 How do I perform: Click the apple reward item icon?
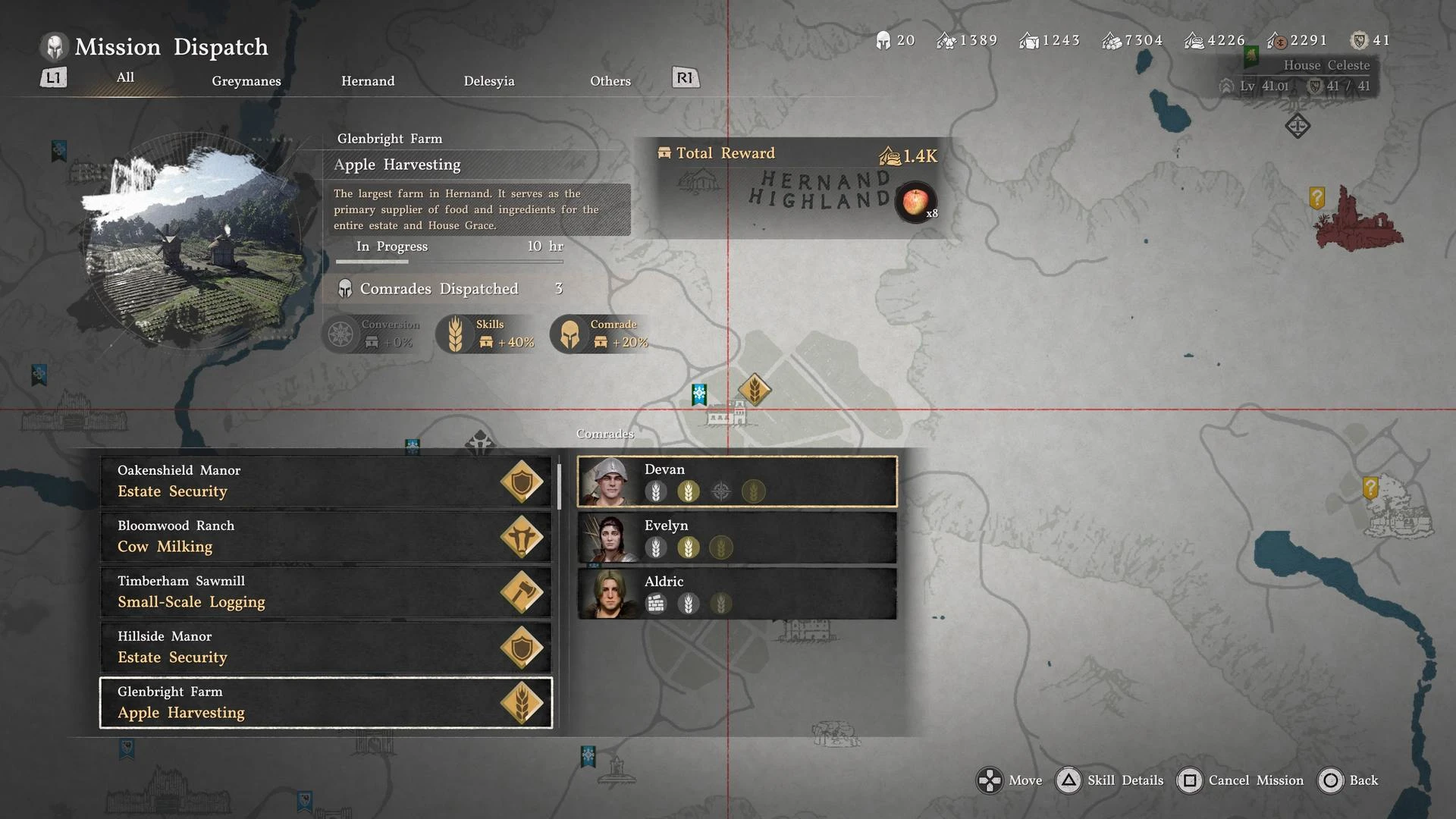(x=916, y=202)
